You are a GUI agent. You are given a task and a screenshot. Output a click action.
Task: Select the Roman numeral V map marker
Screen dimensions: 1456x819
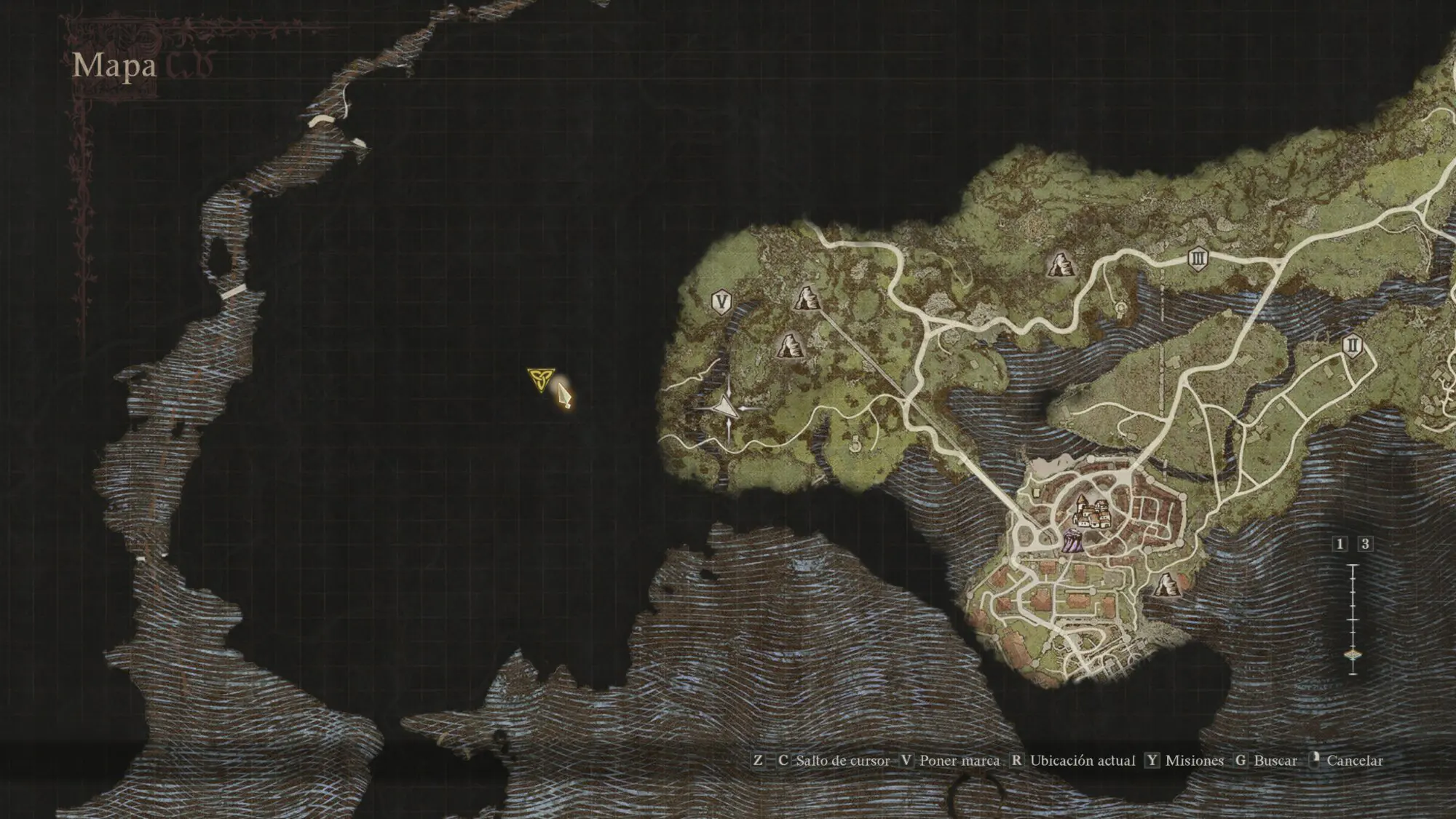pos(721,301)
